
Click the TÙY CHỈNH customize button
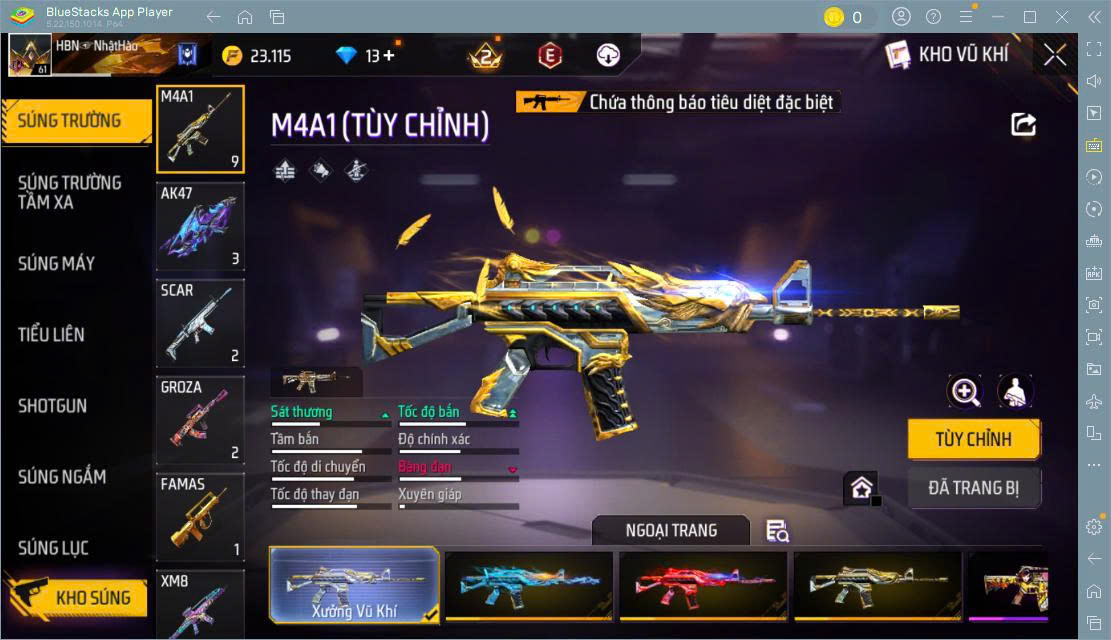973,439
